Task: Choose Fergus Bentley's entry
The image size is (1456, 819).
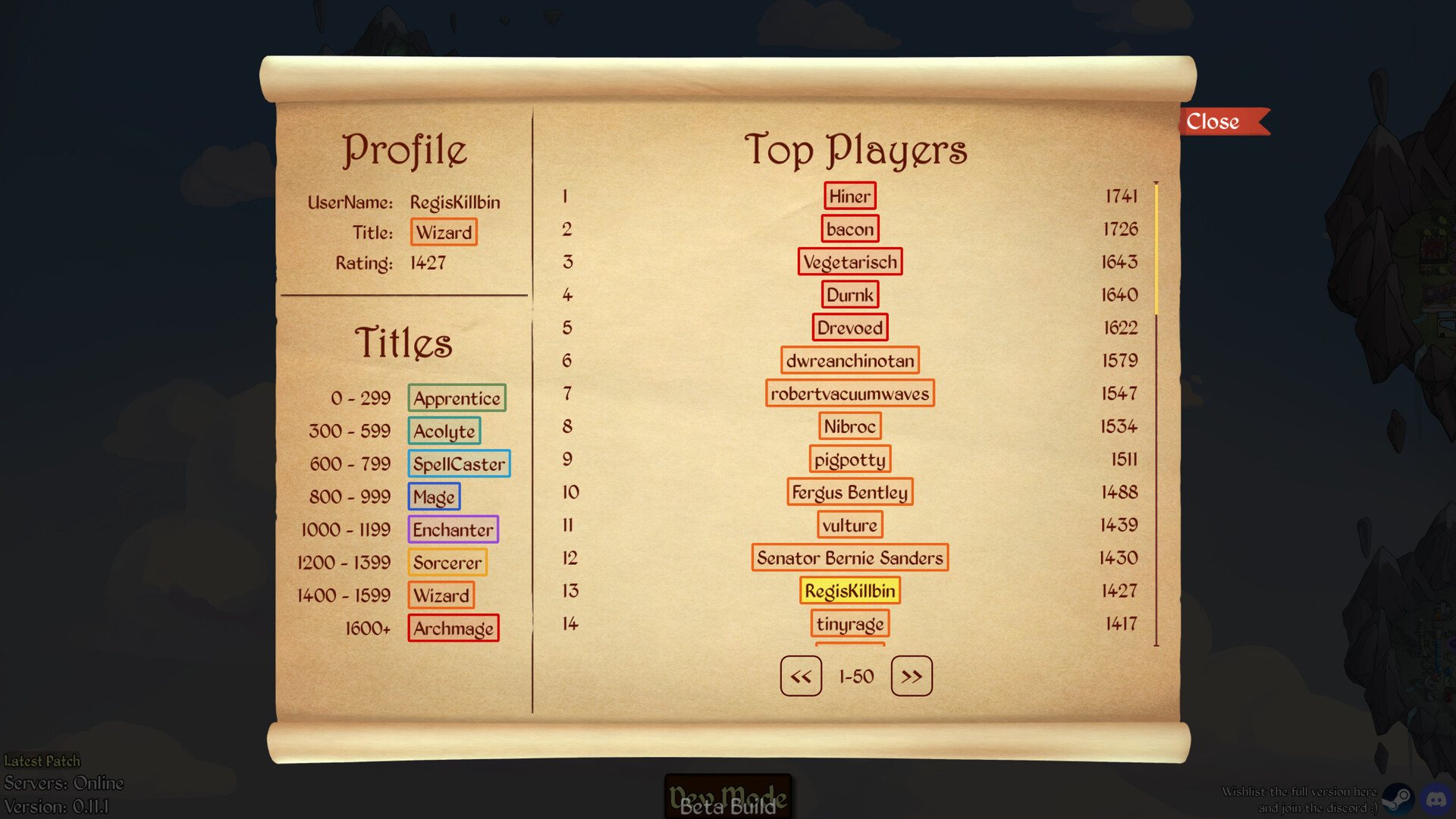Action: [849, 492]
